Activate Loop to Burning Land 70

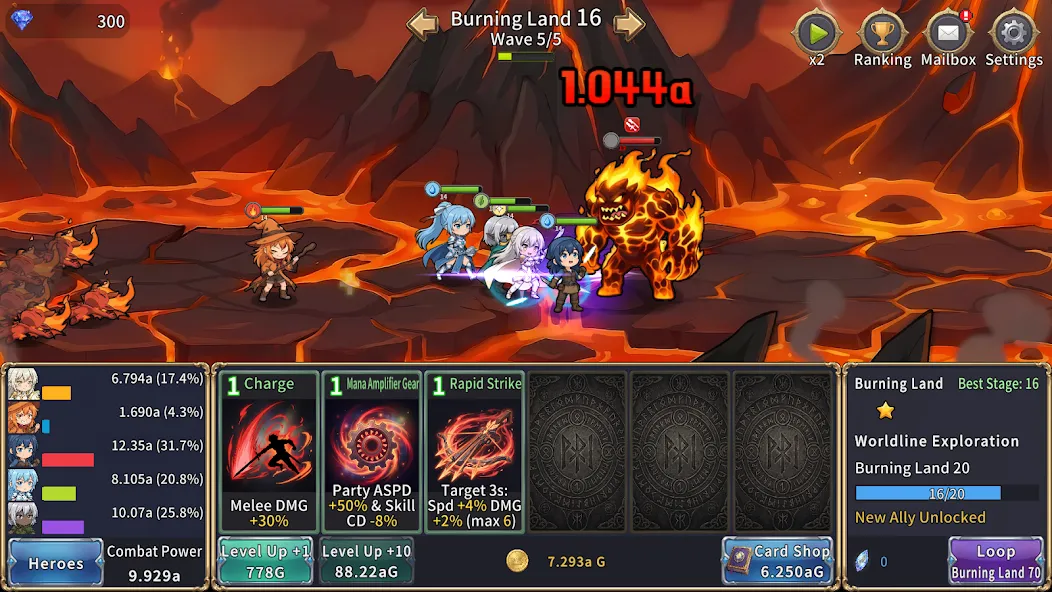tap(995, 561)
